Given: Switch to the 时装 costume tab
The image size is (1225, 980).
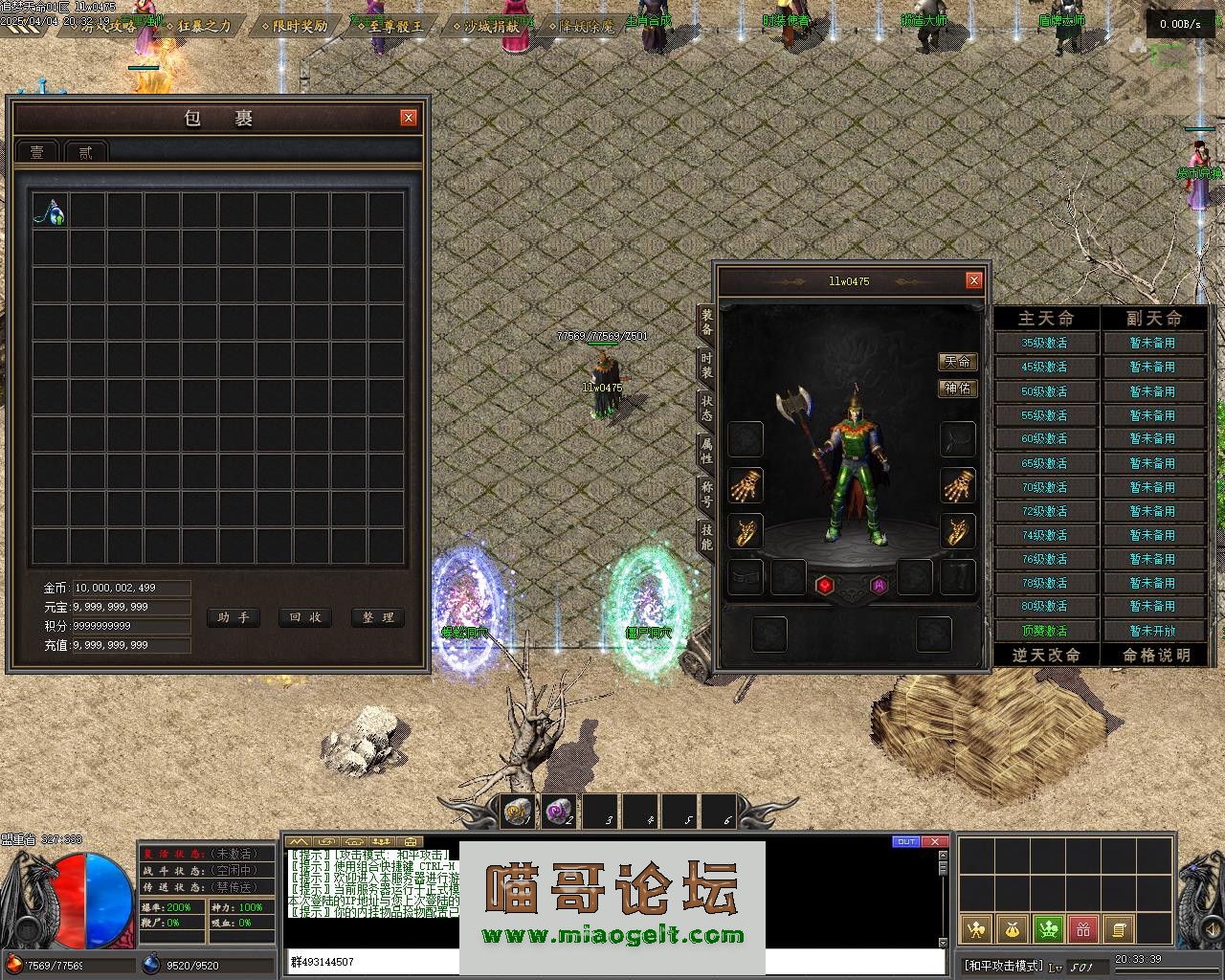Looking at the screenshot, I should coord(706,365).
